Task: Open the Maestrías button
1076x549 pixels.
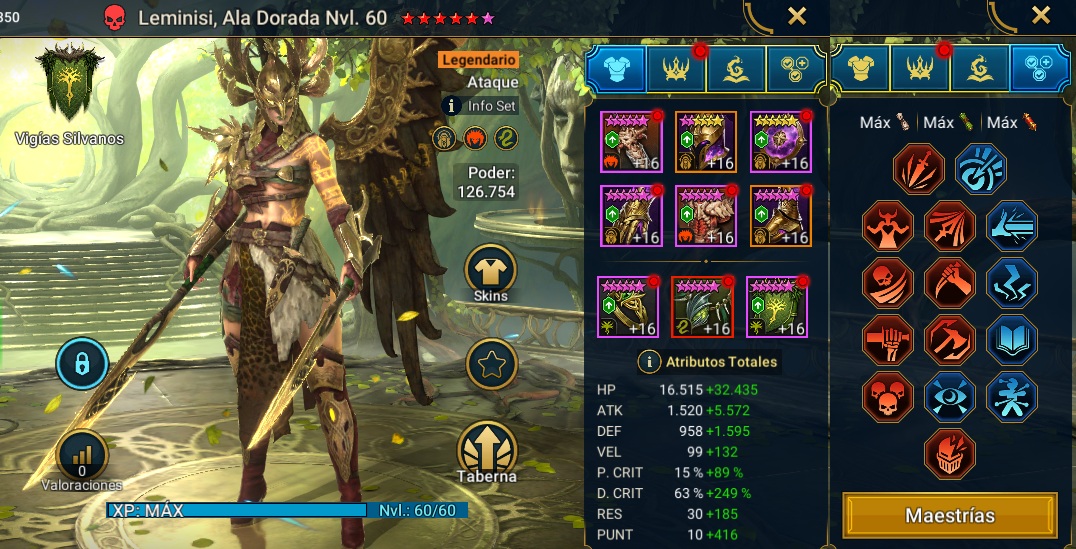Action: coord(949,516)
